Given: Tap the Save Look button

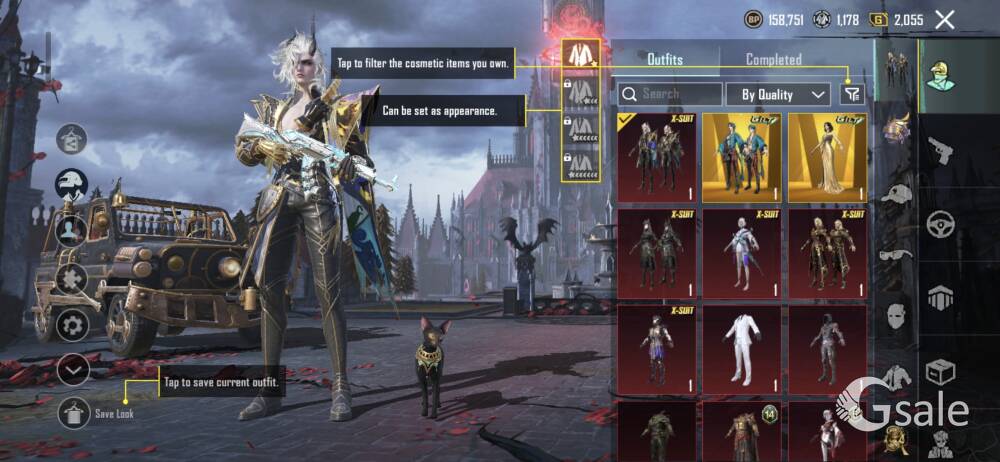Looking at the screenshot, I should [74, 412].
